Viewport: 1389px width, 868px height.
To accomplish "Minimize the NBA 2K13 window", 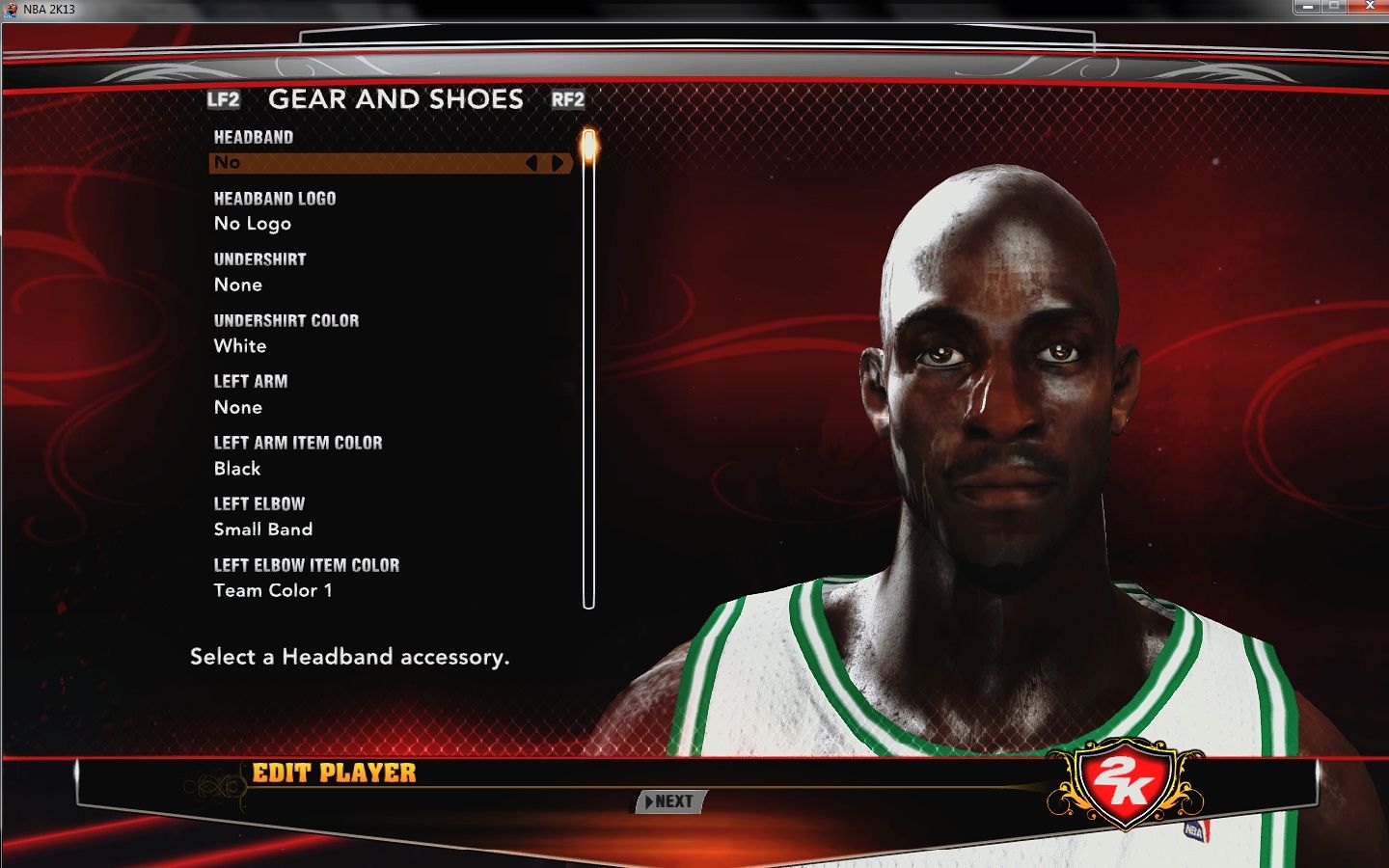I will tap(1307, 6).
